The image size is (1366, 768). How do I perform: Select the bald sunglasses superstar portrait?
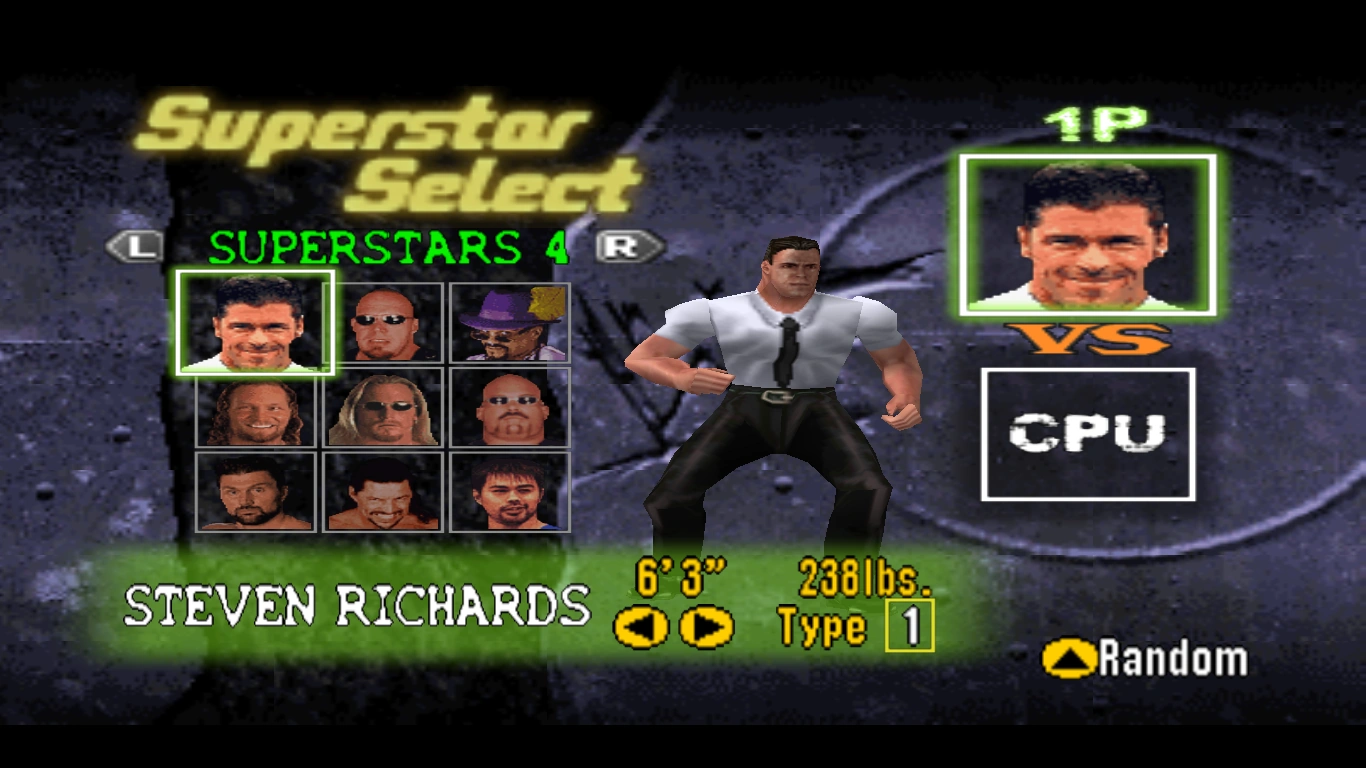[383, 322]
